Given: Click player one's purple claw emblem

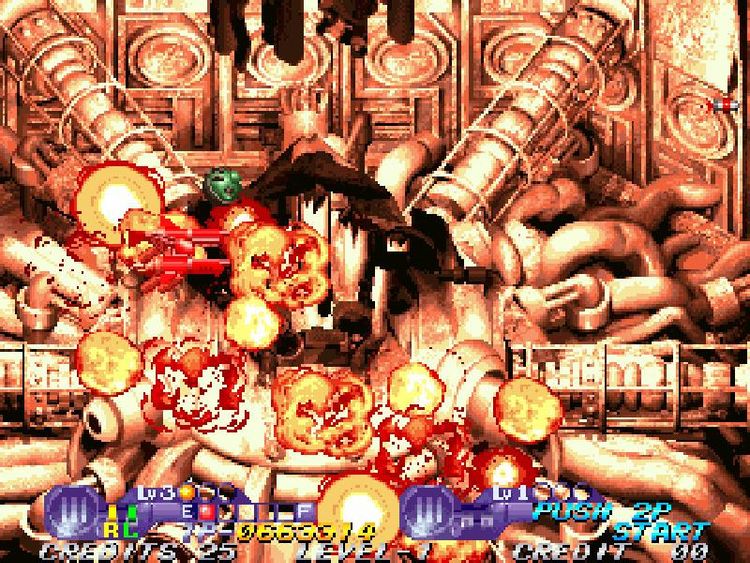Looking at the screenshot, I should click(71, 509).
